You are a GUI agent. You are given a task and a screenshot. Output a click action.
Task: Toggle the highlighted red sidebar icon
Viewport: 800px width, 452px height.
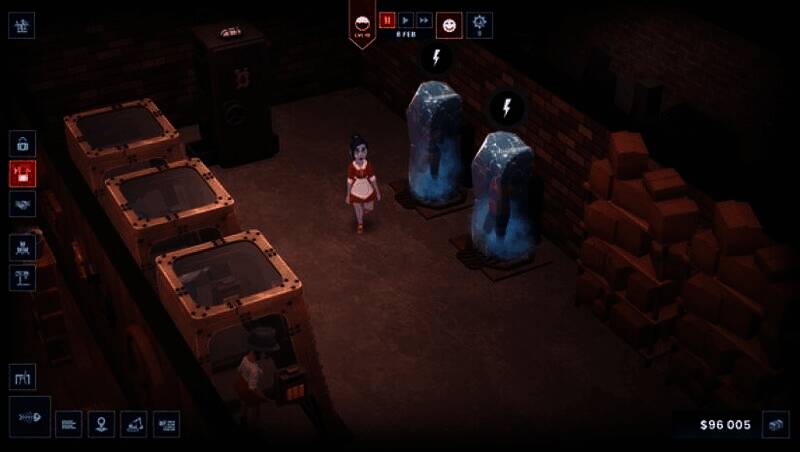click(22, 173)
